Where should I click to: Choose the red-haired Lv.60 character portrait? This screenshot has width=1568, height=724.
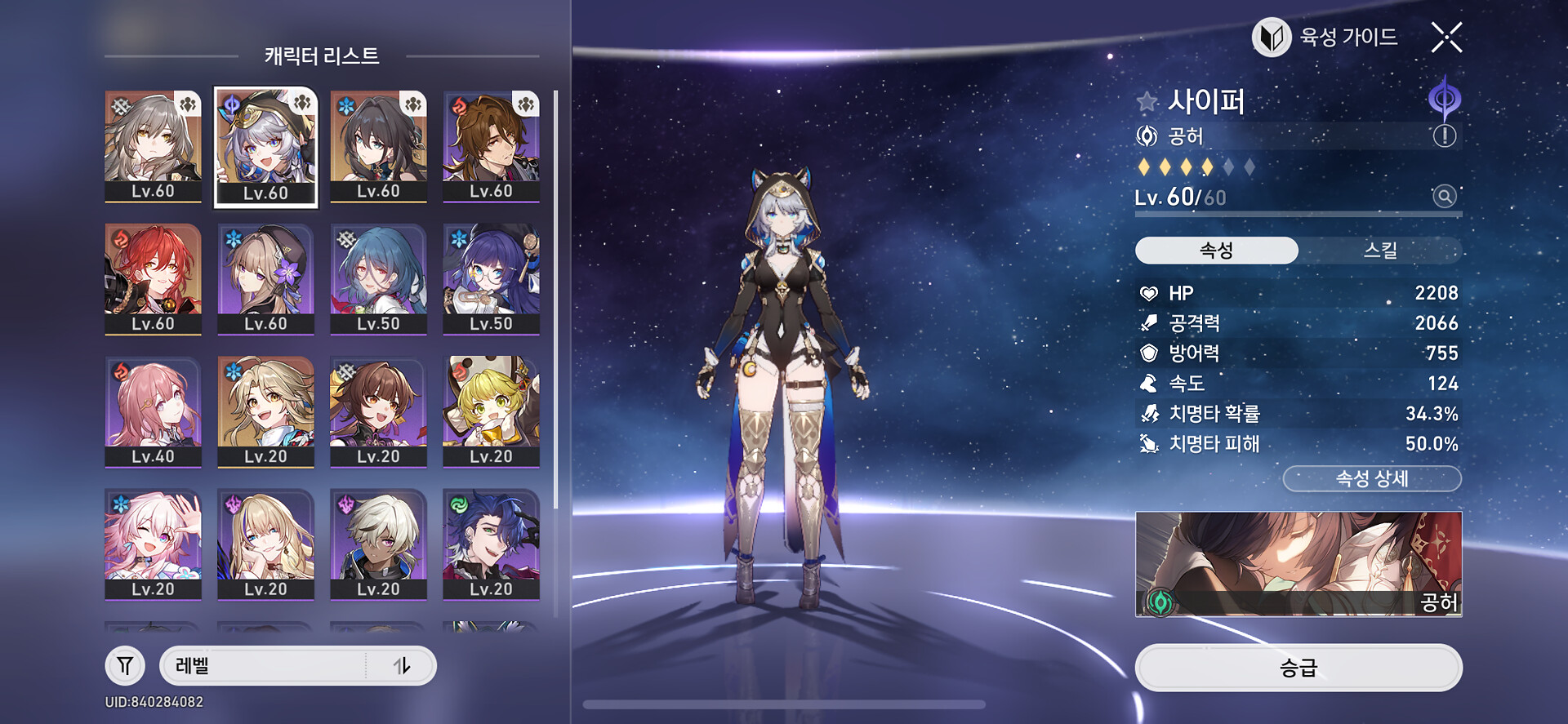(153, 278)
